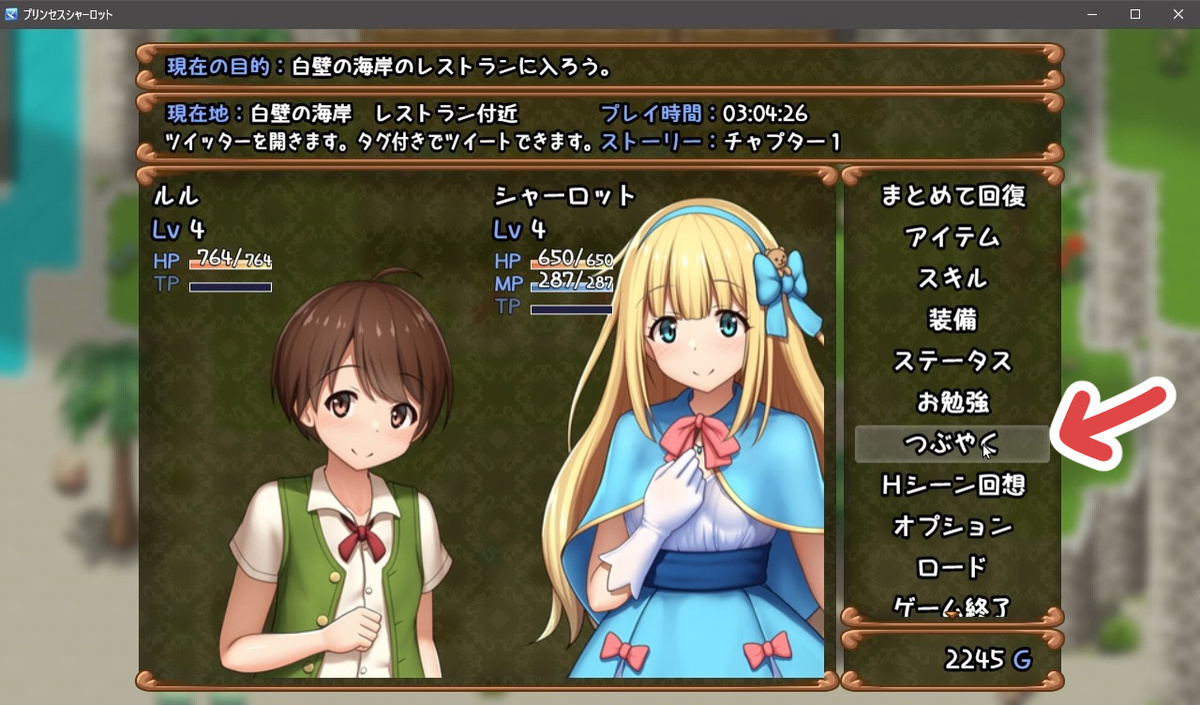The height and width of the screenshot is (705, 1200).
Task: Click the highlighted つぶやく entry
Action: [x=952, y=443]
